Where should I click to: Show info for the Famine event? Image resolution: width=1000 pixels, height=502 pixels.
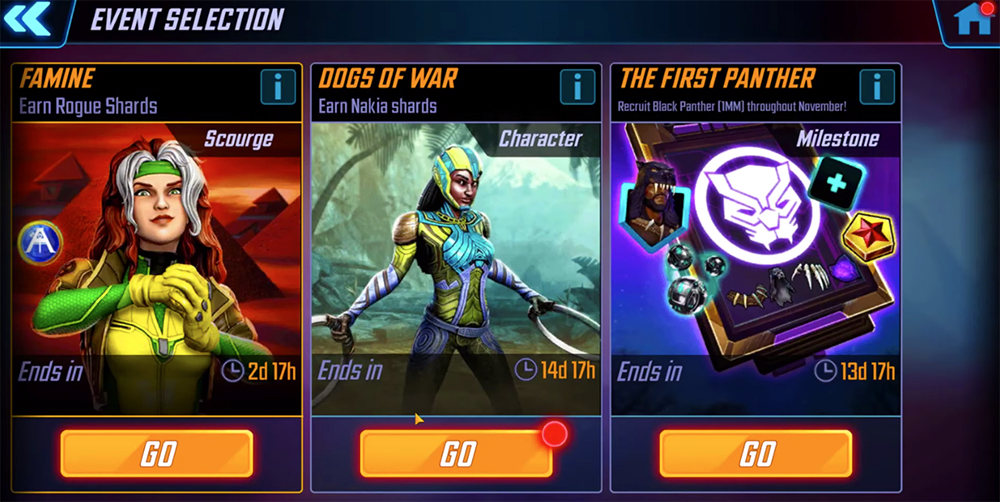click(277, 87)
